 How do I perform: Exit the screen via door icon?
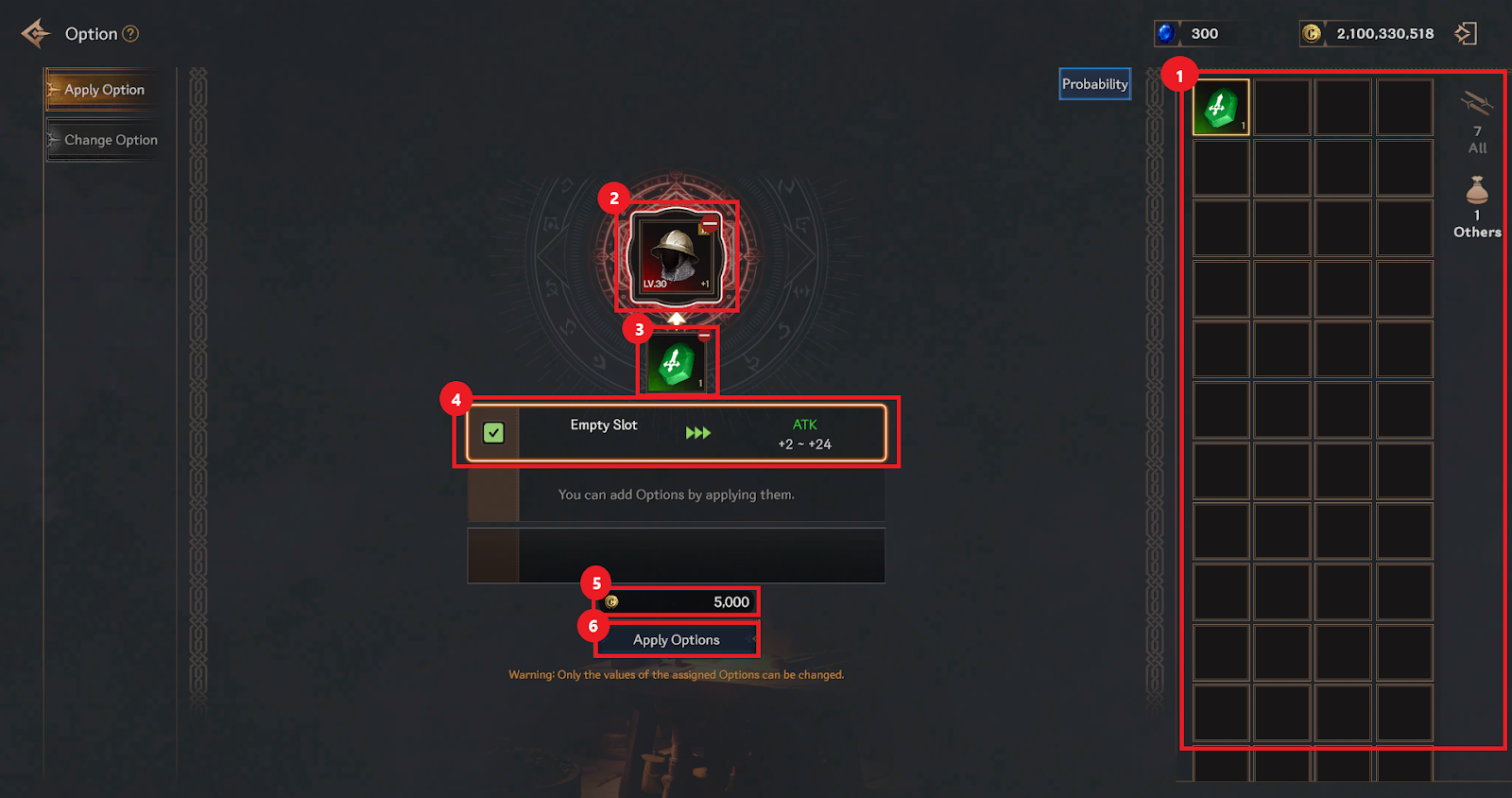coord(1466,34)
